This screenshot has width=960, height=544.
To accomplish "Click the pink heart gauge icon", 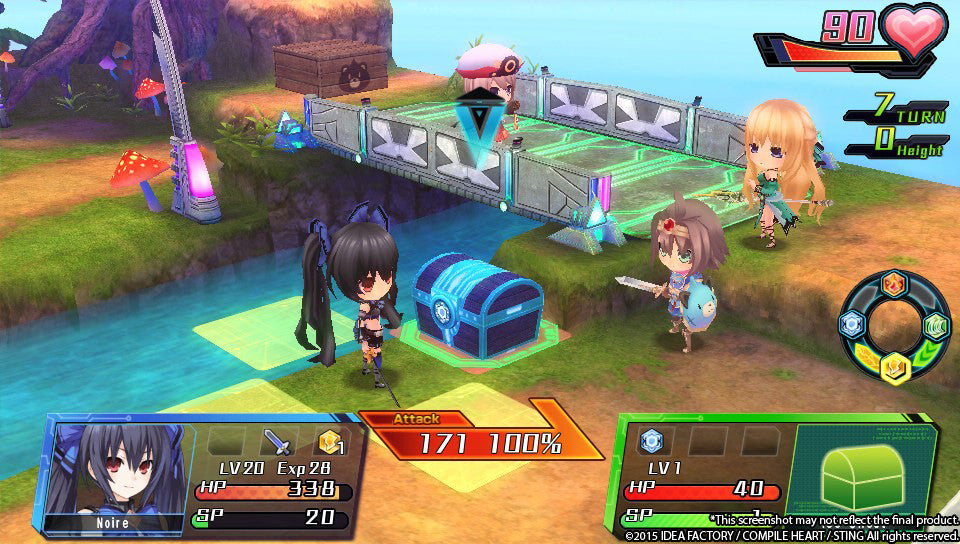I will tap(914, 33).
